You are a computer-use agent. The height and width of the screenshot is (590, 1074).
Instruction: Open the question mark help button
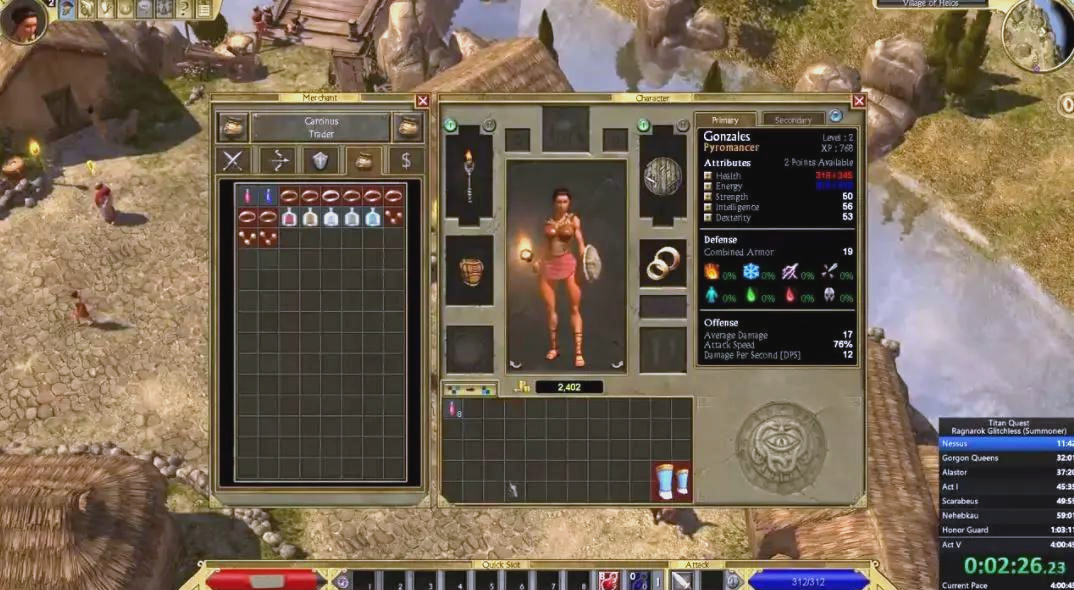click(184, 9)
